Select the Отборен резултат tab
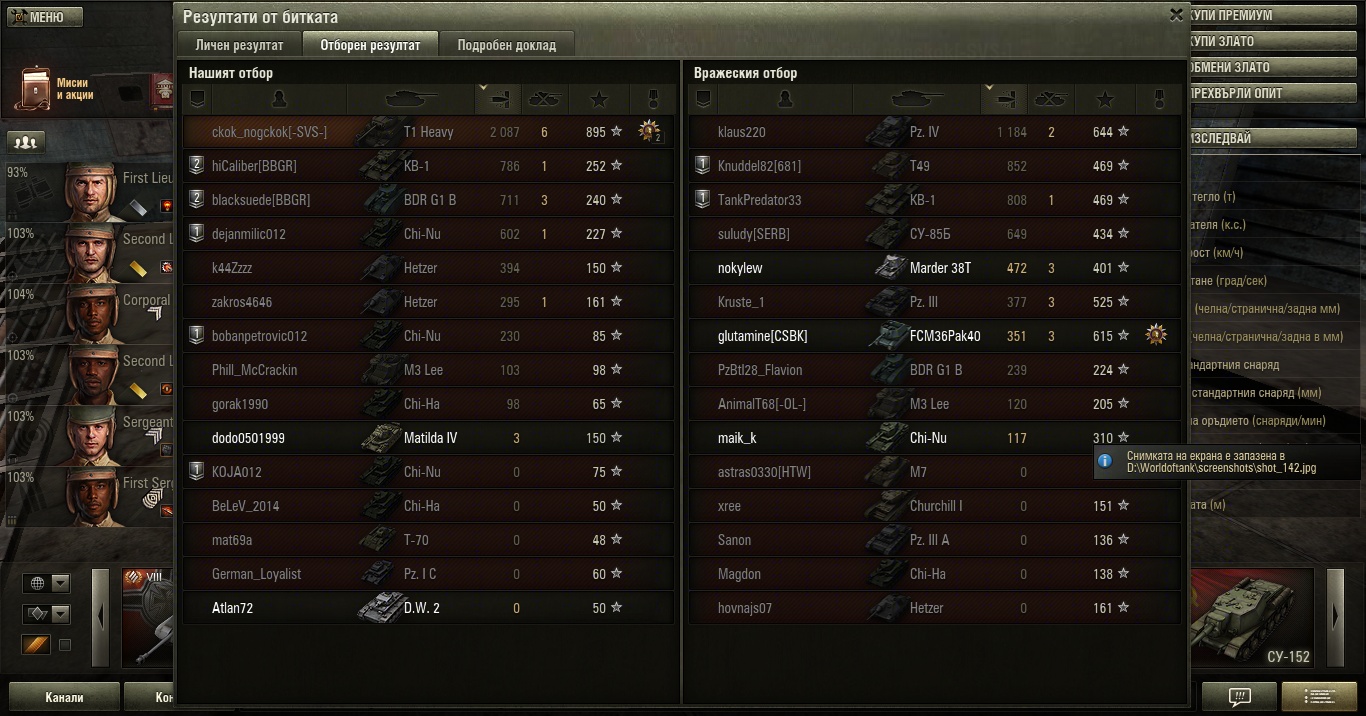This screenshot has width=1366, height=716. pos(370,45)
